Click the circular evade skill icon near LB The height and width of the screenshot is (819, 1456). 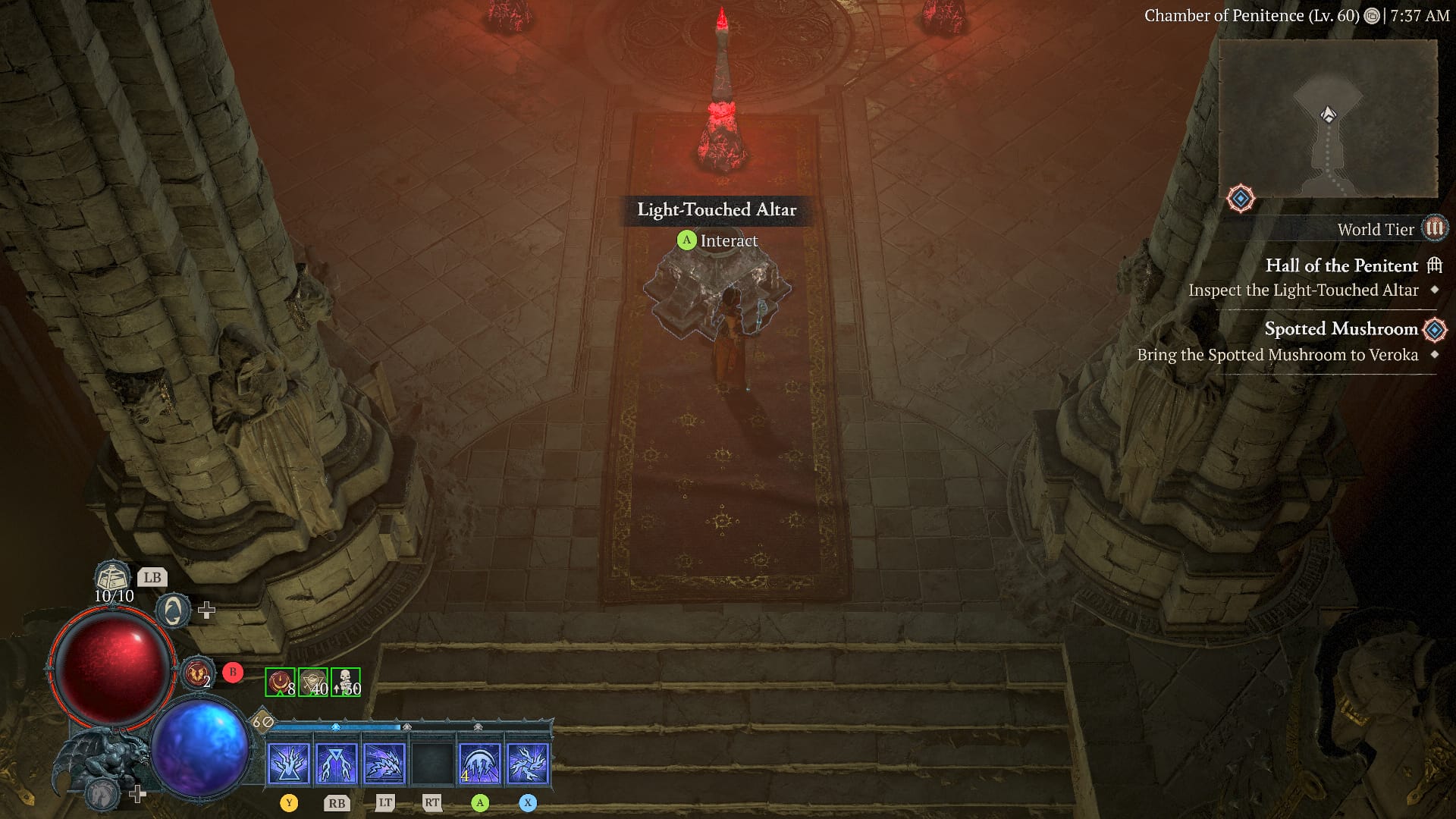tap(173, 610)
